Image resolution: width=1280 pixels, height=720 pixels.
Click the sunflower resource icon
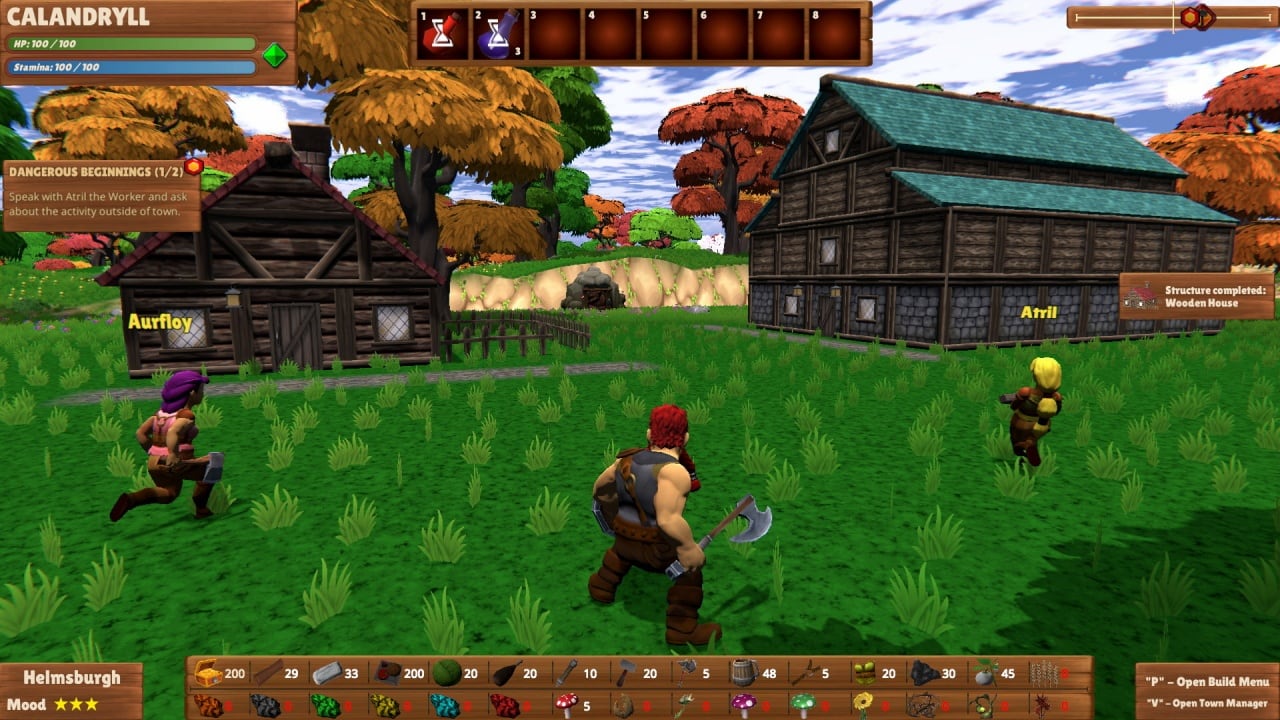pos(863,705)
